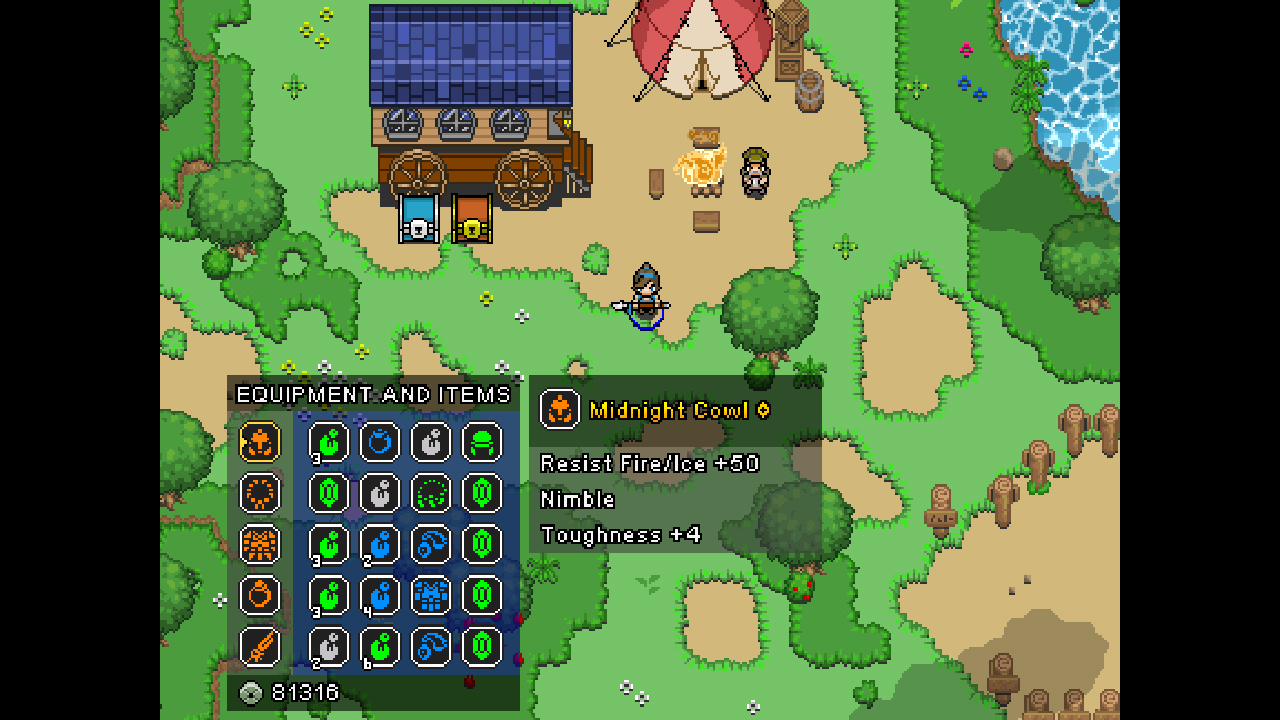The image size is (1280, 720).
Task: Click the stack of three green potions
Action: [328, 441]
